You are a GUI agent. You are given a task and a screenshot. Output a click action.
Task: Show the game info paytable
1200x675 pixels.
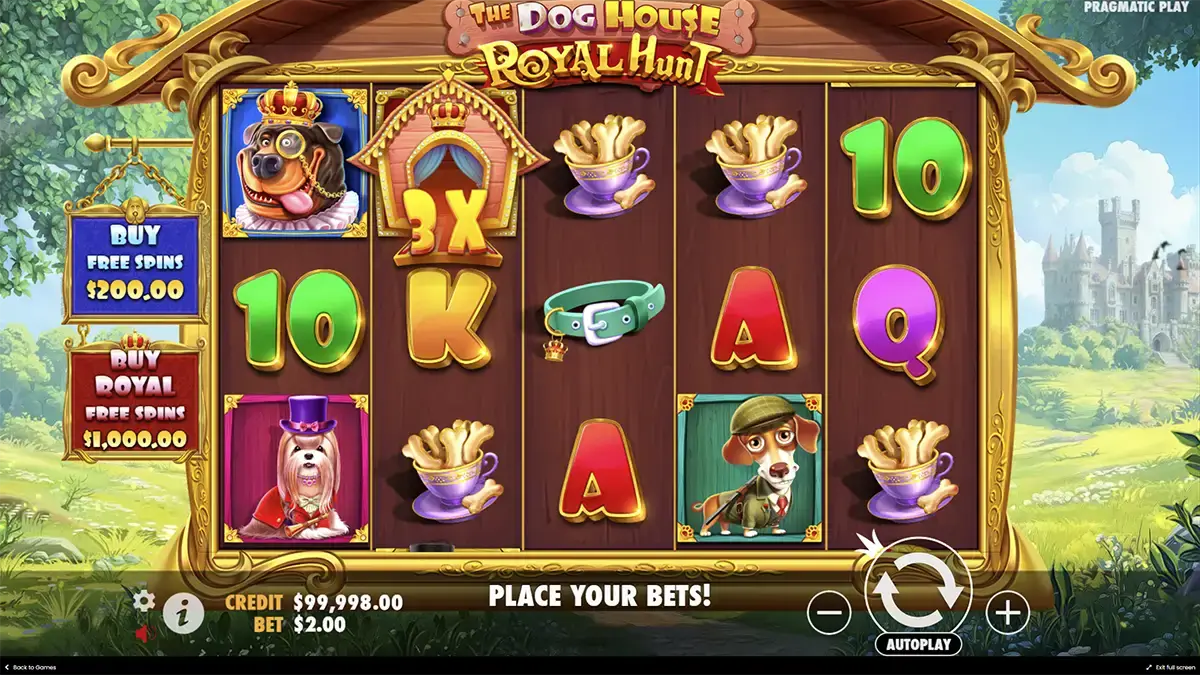click(x=182, y=613)
